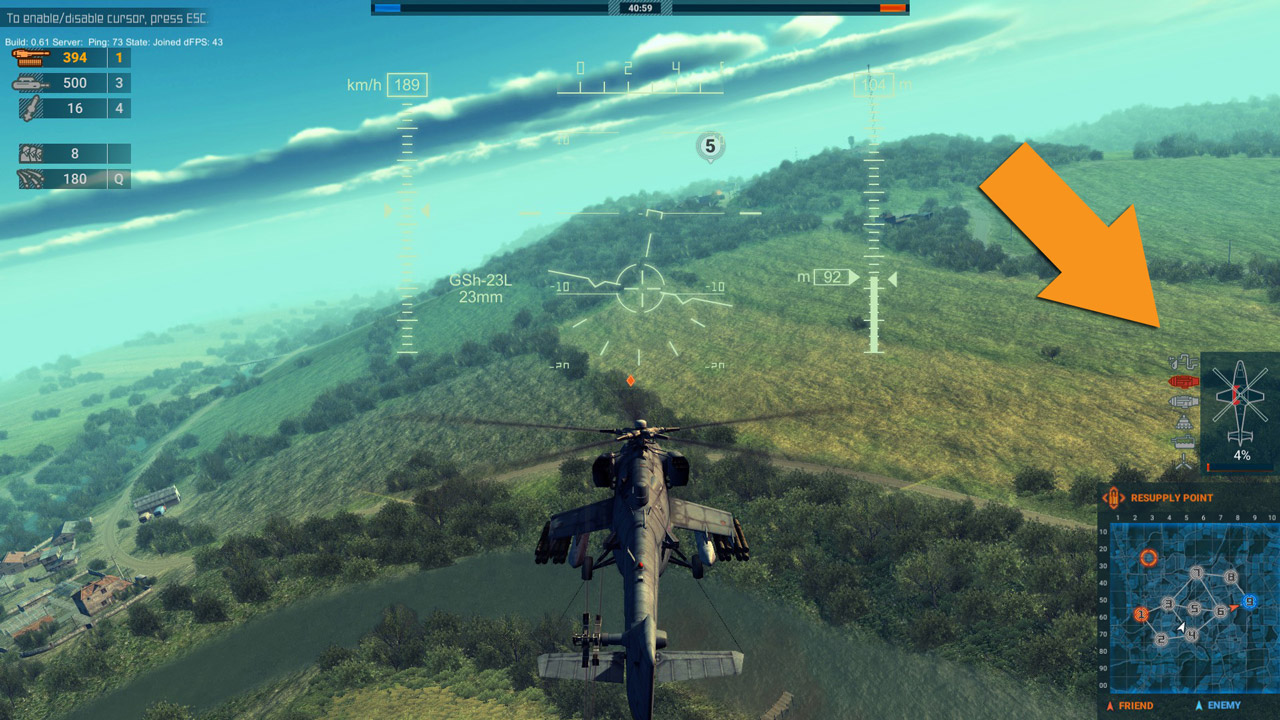Select blue control point 9 on minimap
Viewport: 1280px width, 720px height.
pos(1249,601)
